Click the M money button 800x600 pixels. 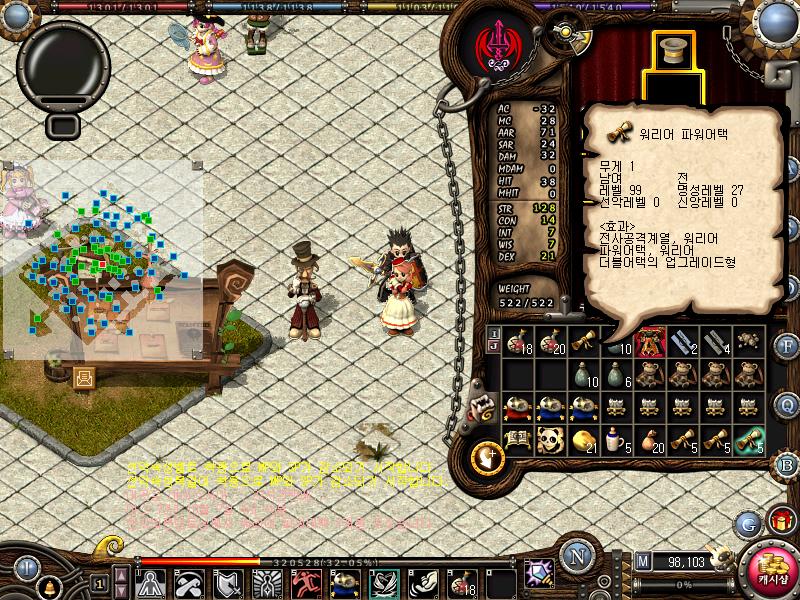point(643,562)
